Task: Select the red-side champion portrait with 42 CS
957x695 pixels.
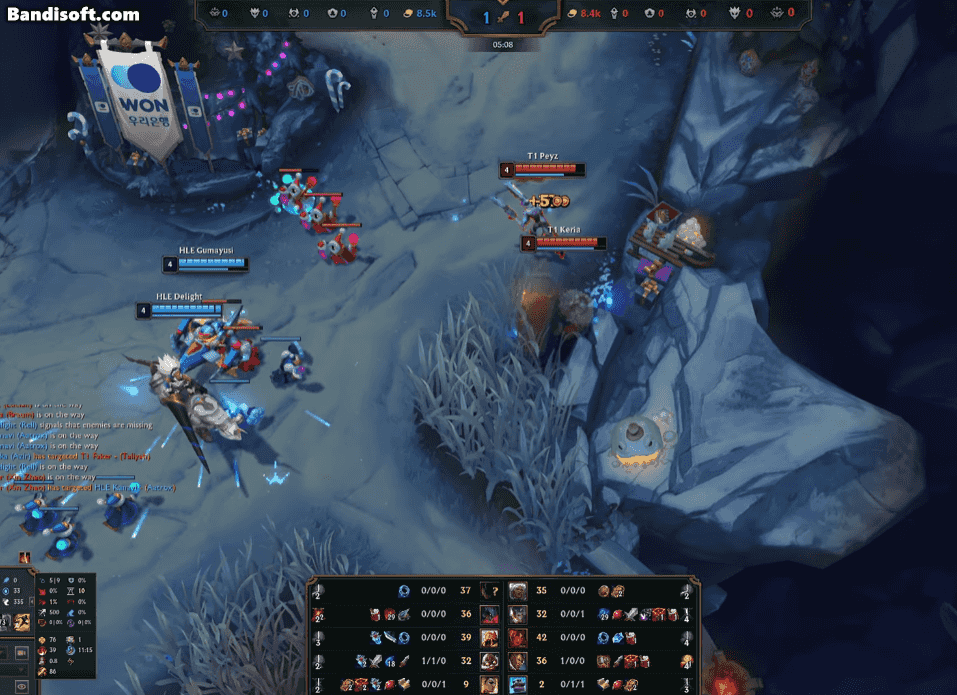Action: [x=518, y=637]
